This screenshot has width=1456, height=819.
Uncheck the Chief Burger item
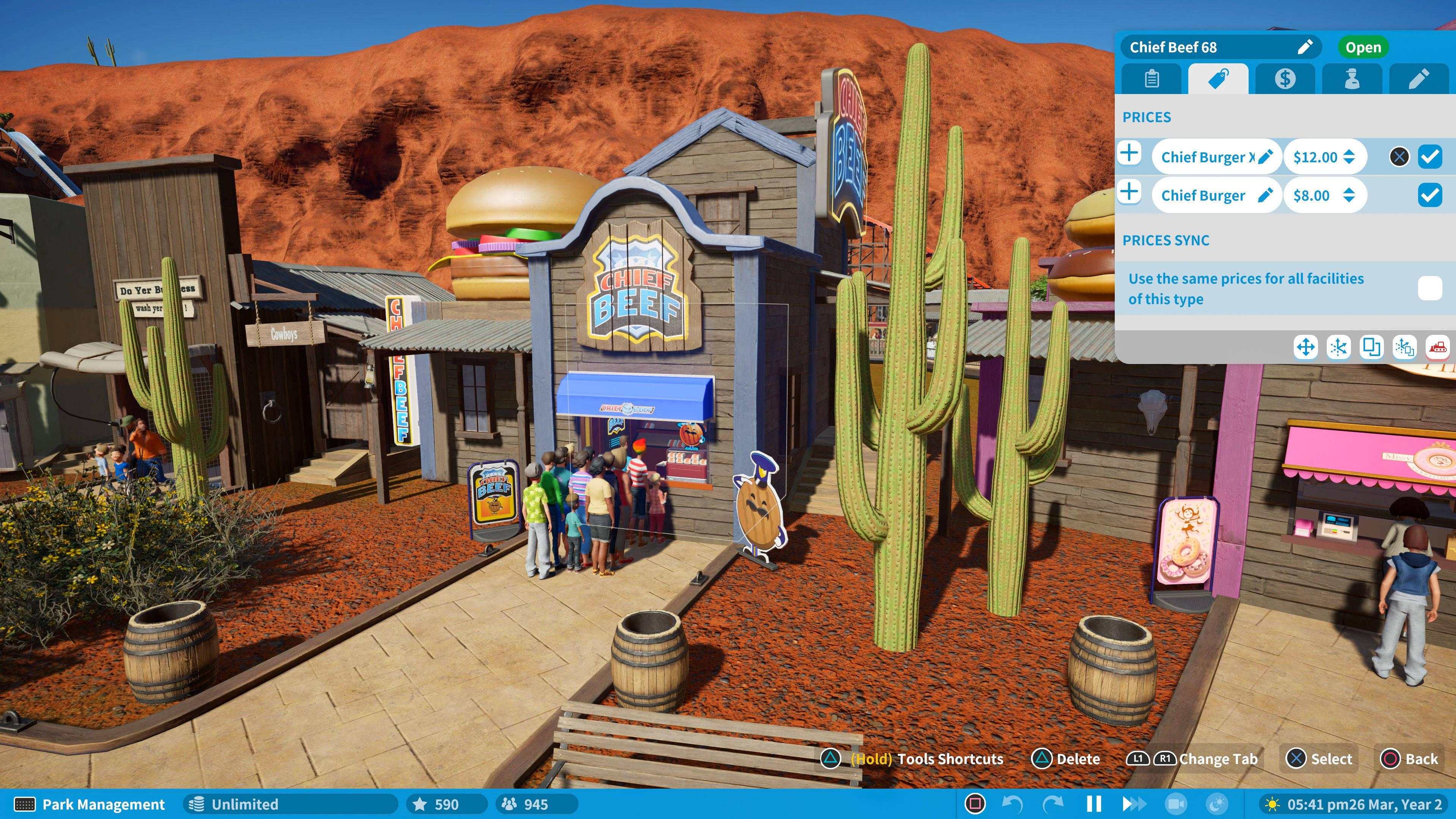coord(1429,195)
